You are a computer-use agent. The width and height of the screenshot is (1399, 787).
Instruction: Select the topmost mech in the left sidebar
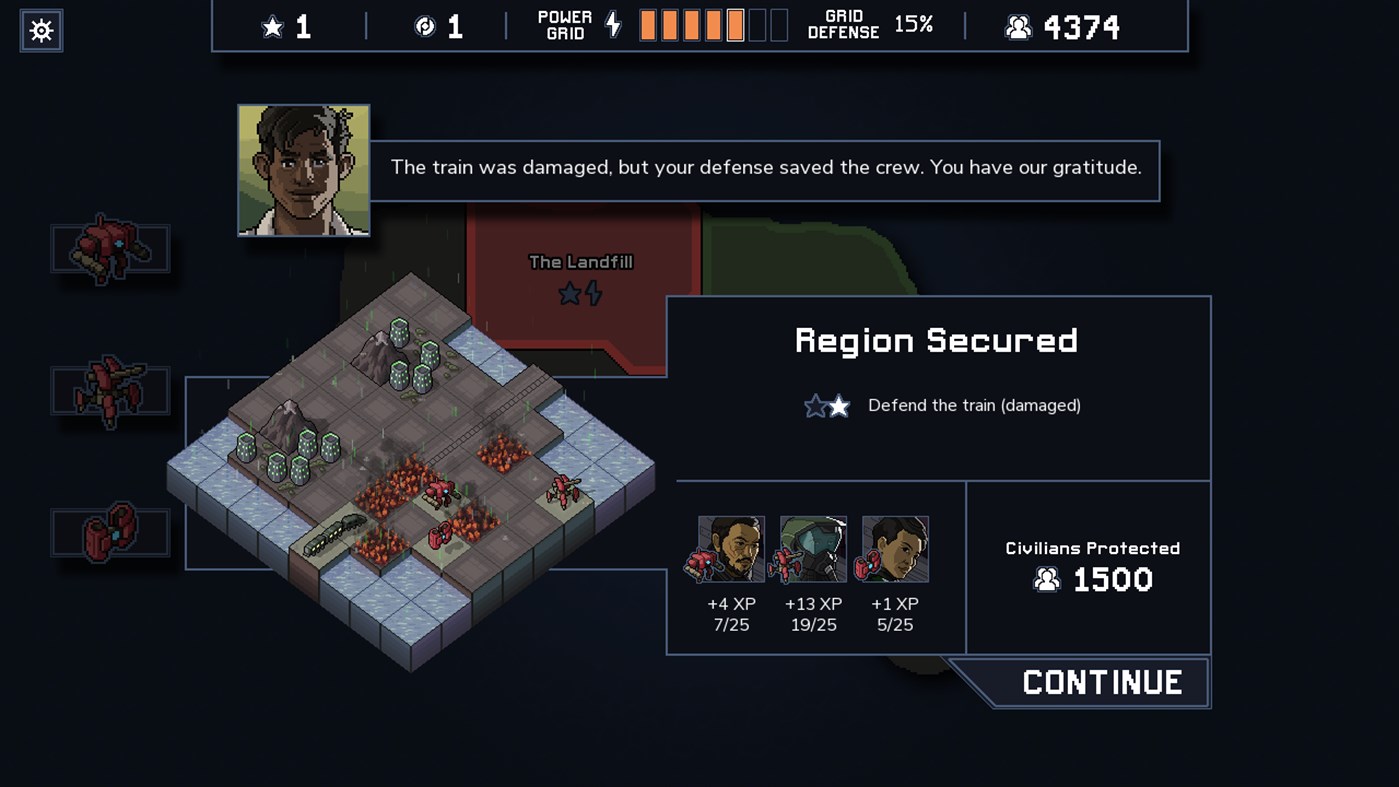pyautogui.click(x=110, y=246)
